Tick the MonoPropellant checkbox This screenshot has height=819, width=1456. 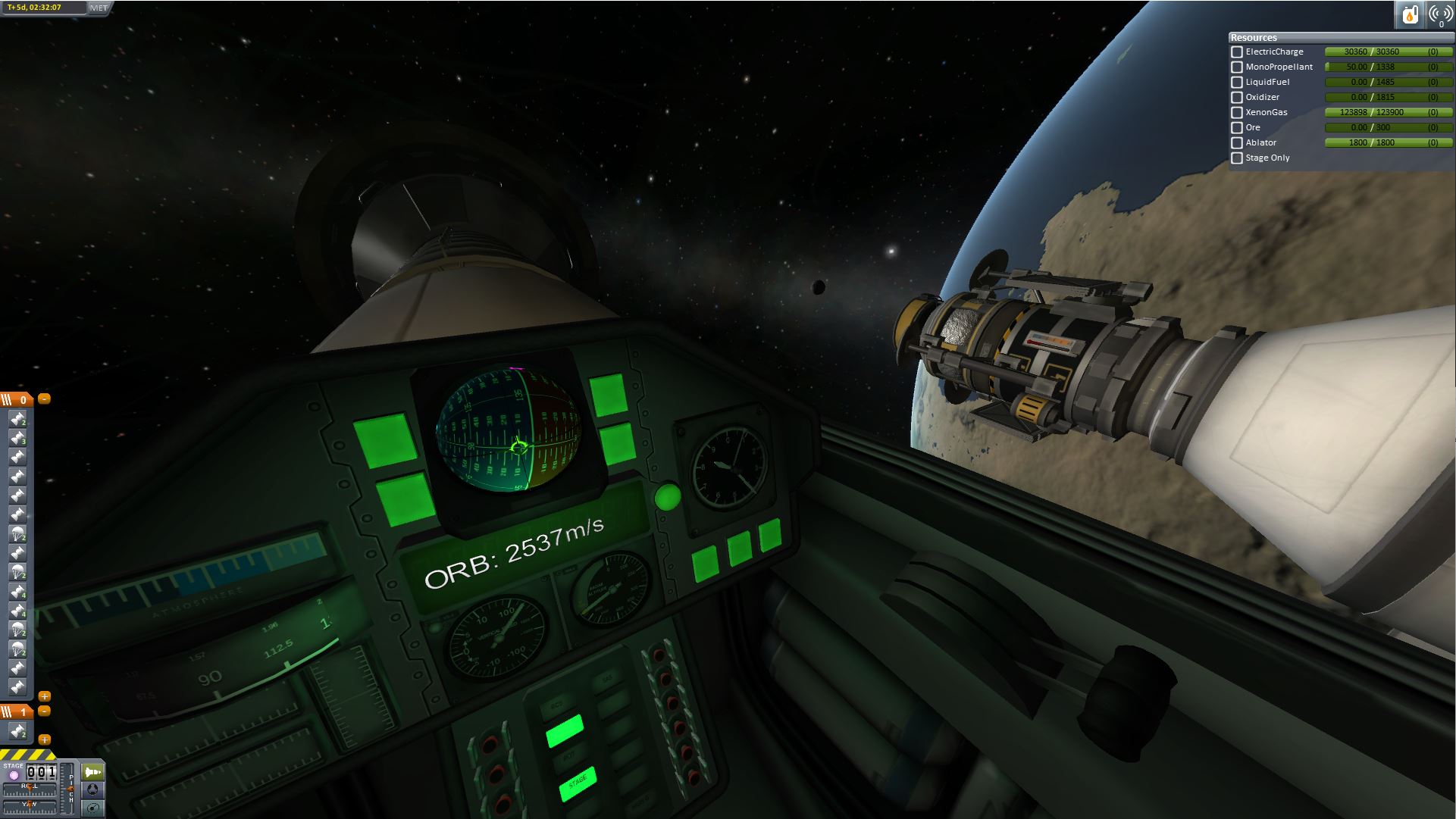(1237, 67)
